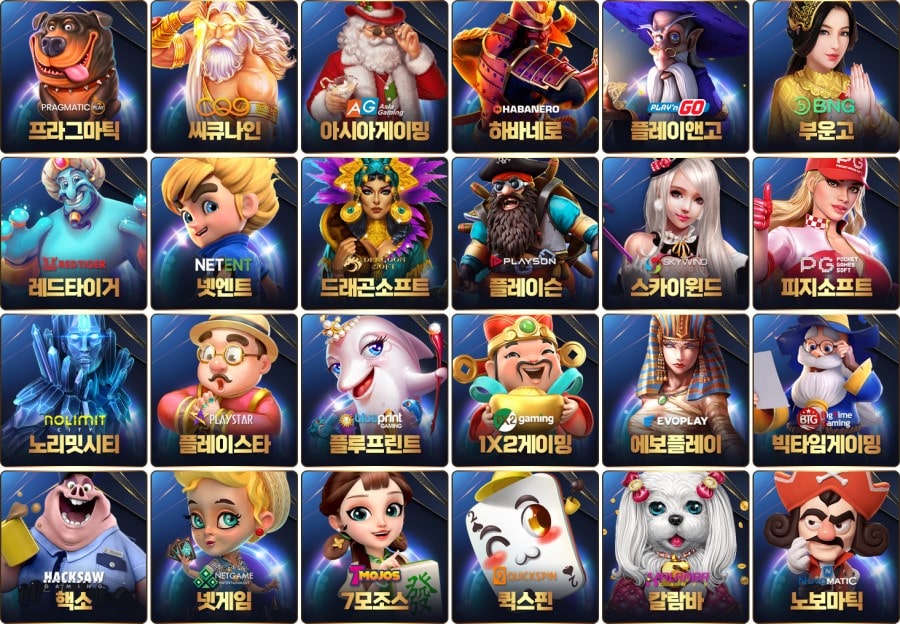Choose the Hacksaw Gaming pig cop tile
This screenshot has height=624, width=900.
(74, 545)
